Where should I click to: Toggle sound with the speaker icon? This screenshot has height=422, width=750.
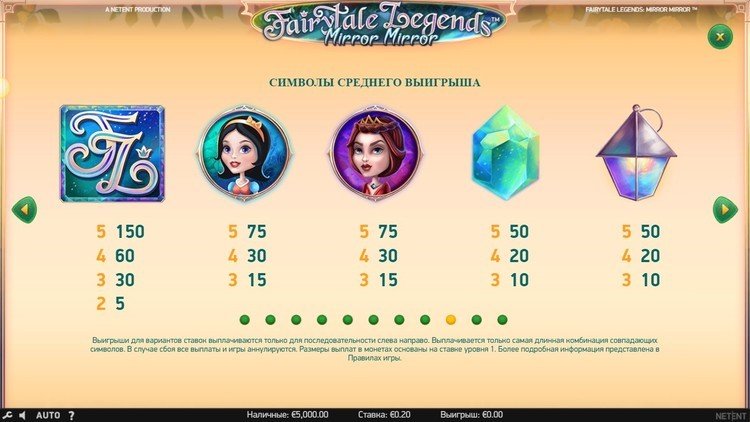pyautogui.click(x=24, y=415)
